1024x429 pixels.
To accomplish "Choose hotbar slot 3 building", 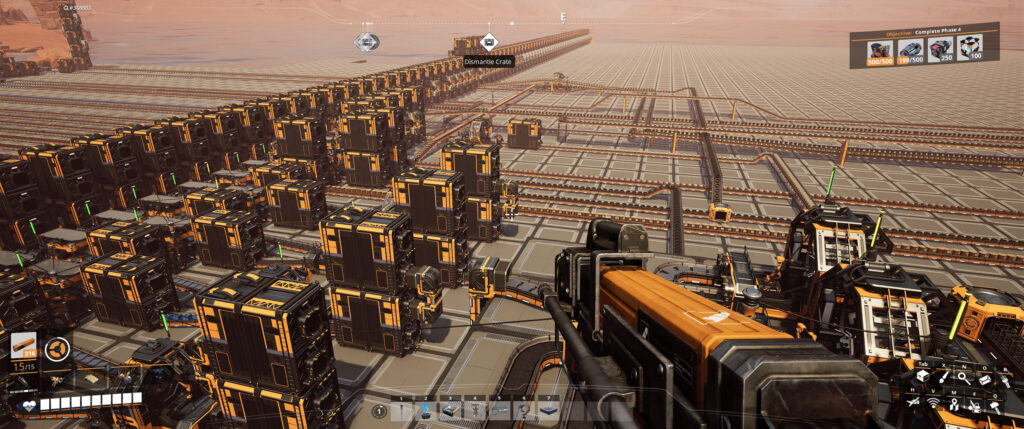I will pyautogui.click(x=451, y=410).
